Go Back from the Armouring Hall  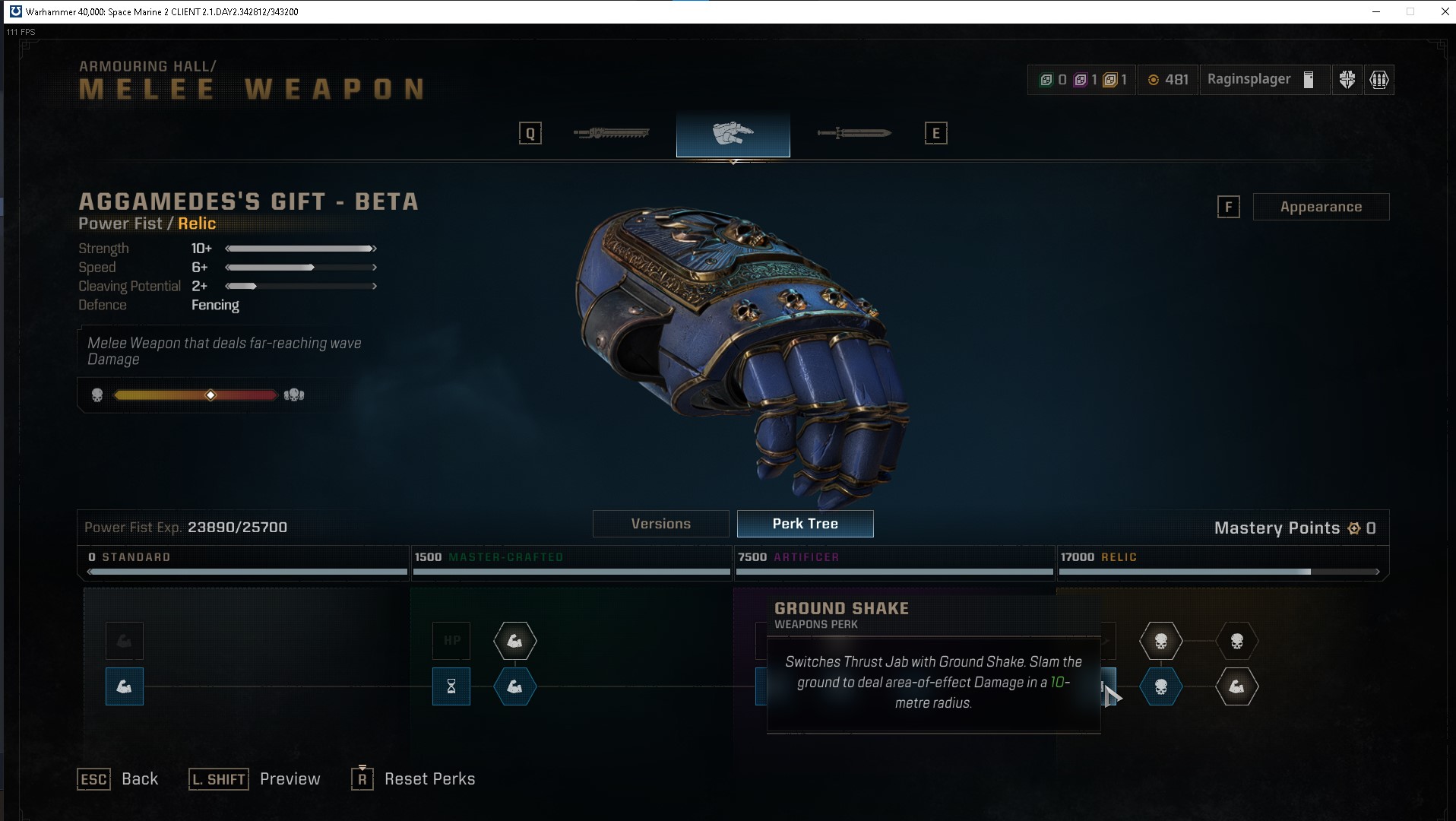[139, 778]
